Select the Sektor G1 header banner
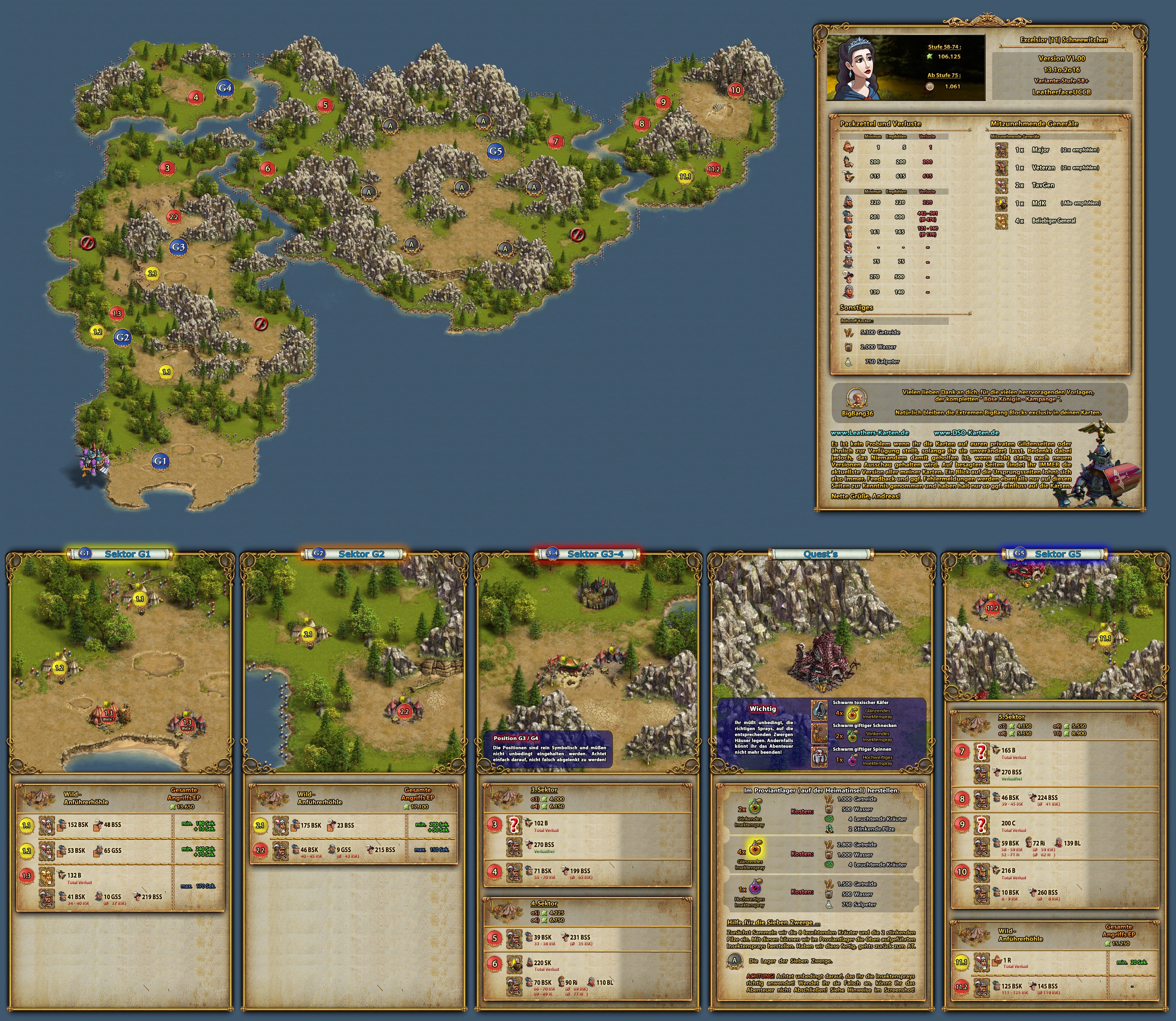1176x1021 pixels. click(121, 554)
